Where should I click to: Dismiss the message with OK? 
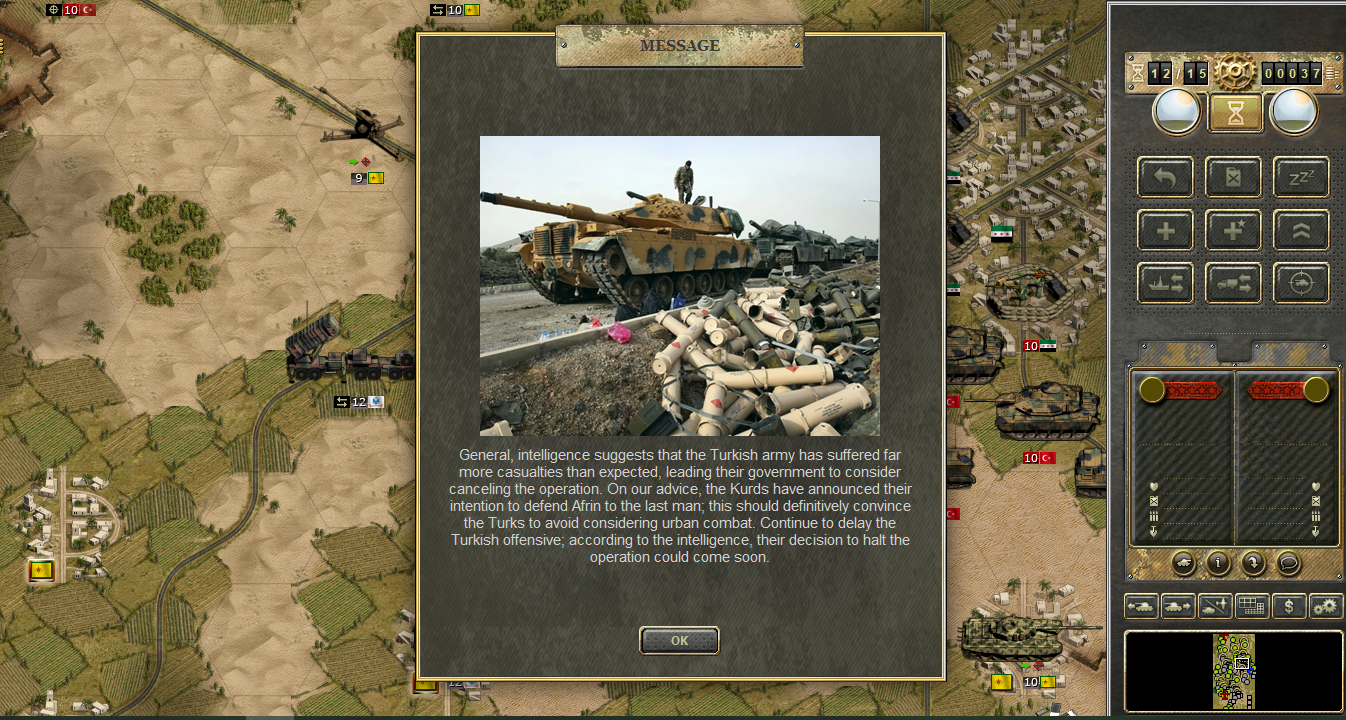click(x=679, y=640)
